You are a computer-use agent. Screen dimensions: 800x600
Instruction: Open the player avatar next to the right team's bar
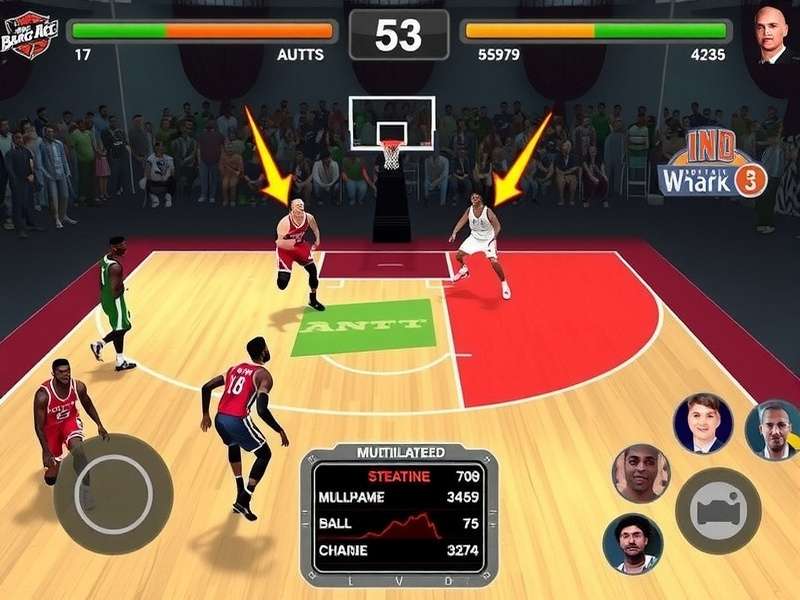tap(771, 35)
